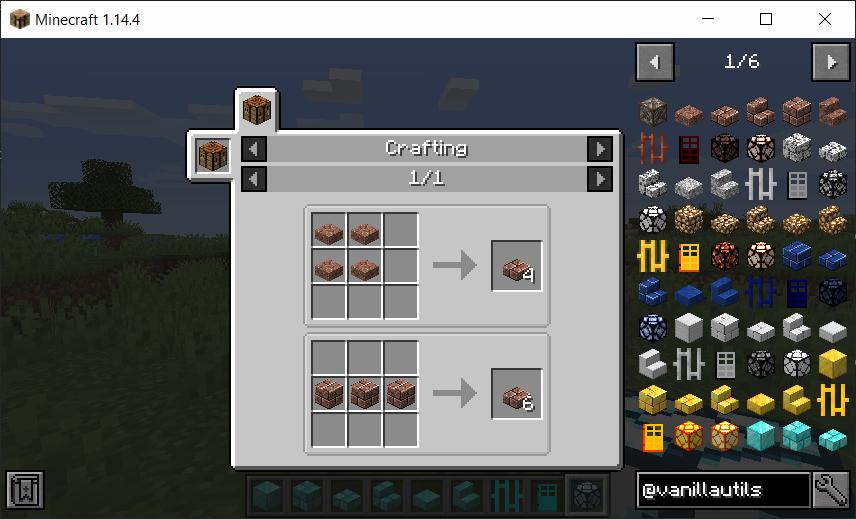Go to the next recipe category
Screen dimensions: 856x519
[x=599, y=149]
